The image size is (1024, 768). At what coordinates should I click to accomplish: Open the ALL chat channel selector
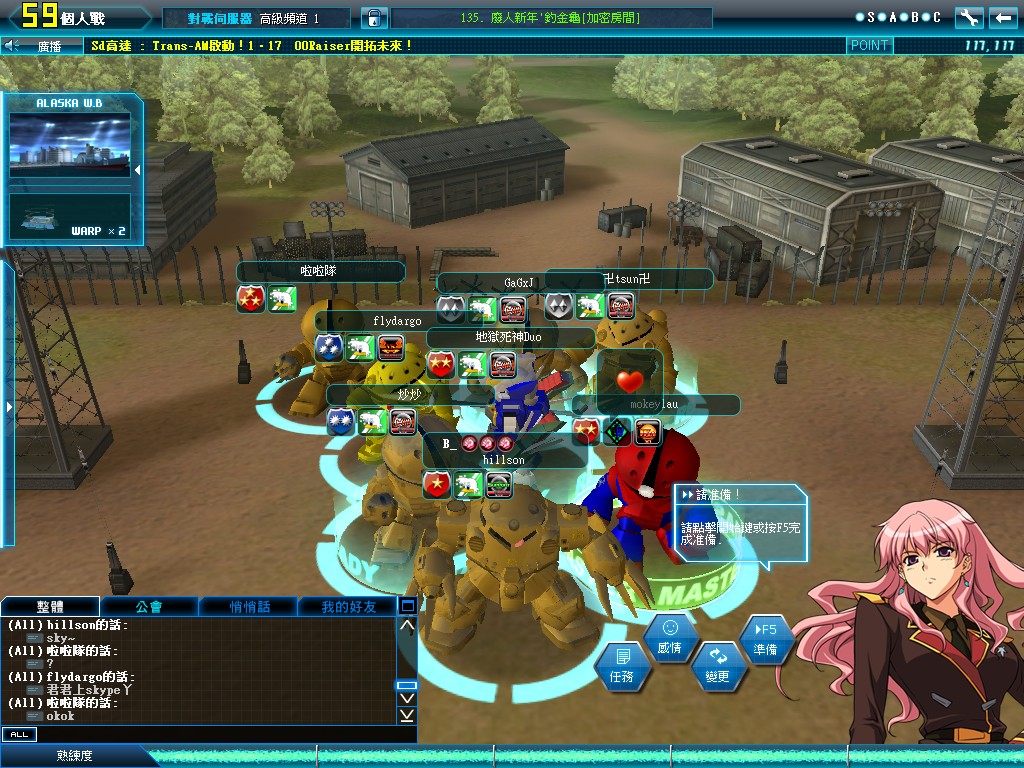pyautogui.click(x=19, y=734)
